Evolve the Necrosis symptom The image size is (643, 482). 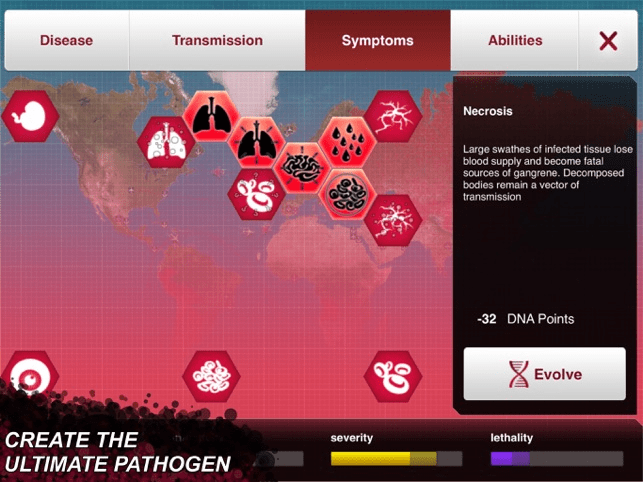(544, 375)
